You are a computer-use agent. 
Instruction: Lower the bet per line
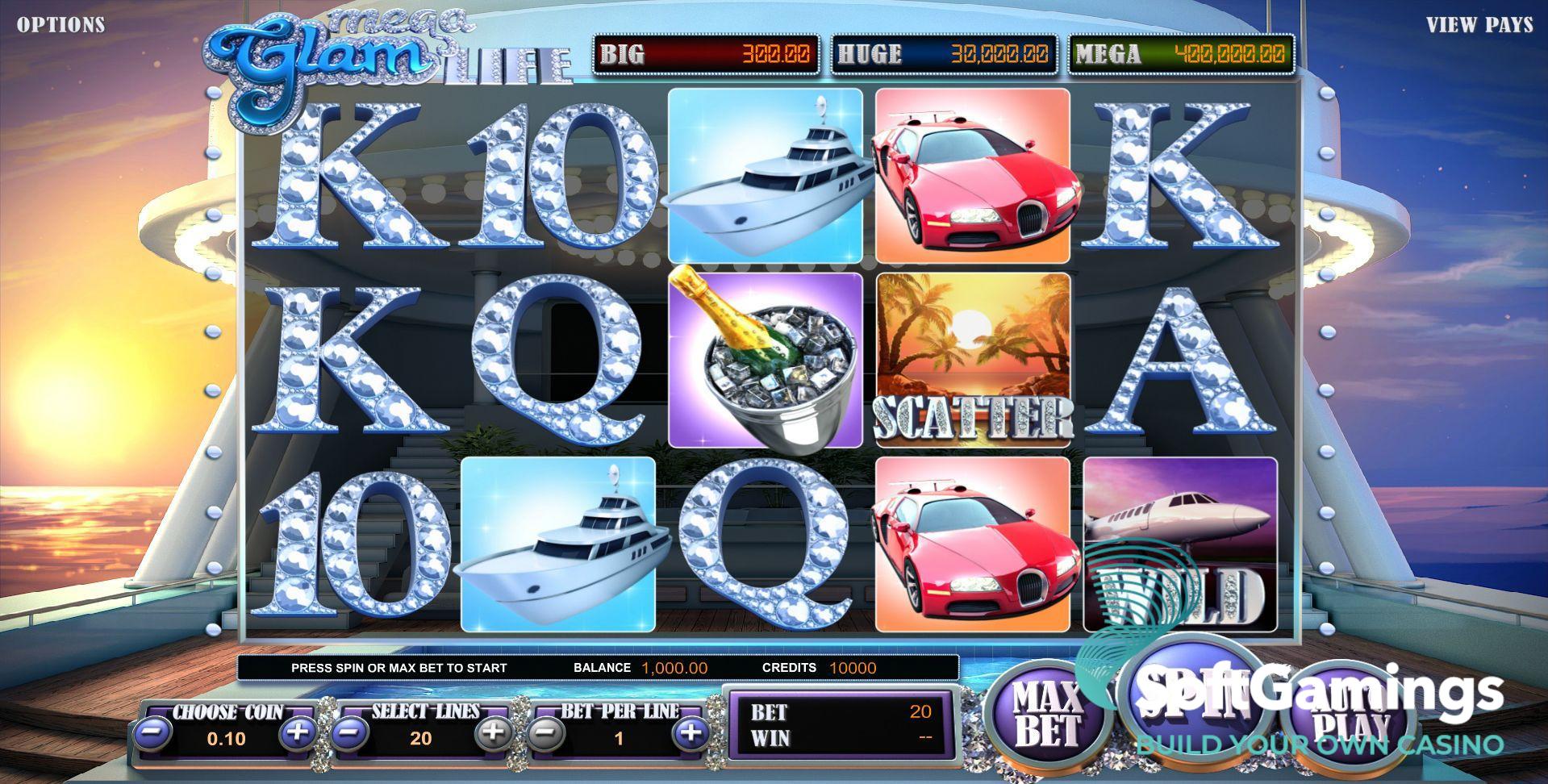click(545, 735)
